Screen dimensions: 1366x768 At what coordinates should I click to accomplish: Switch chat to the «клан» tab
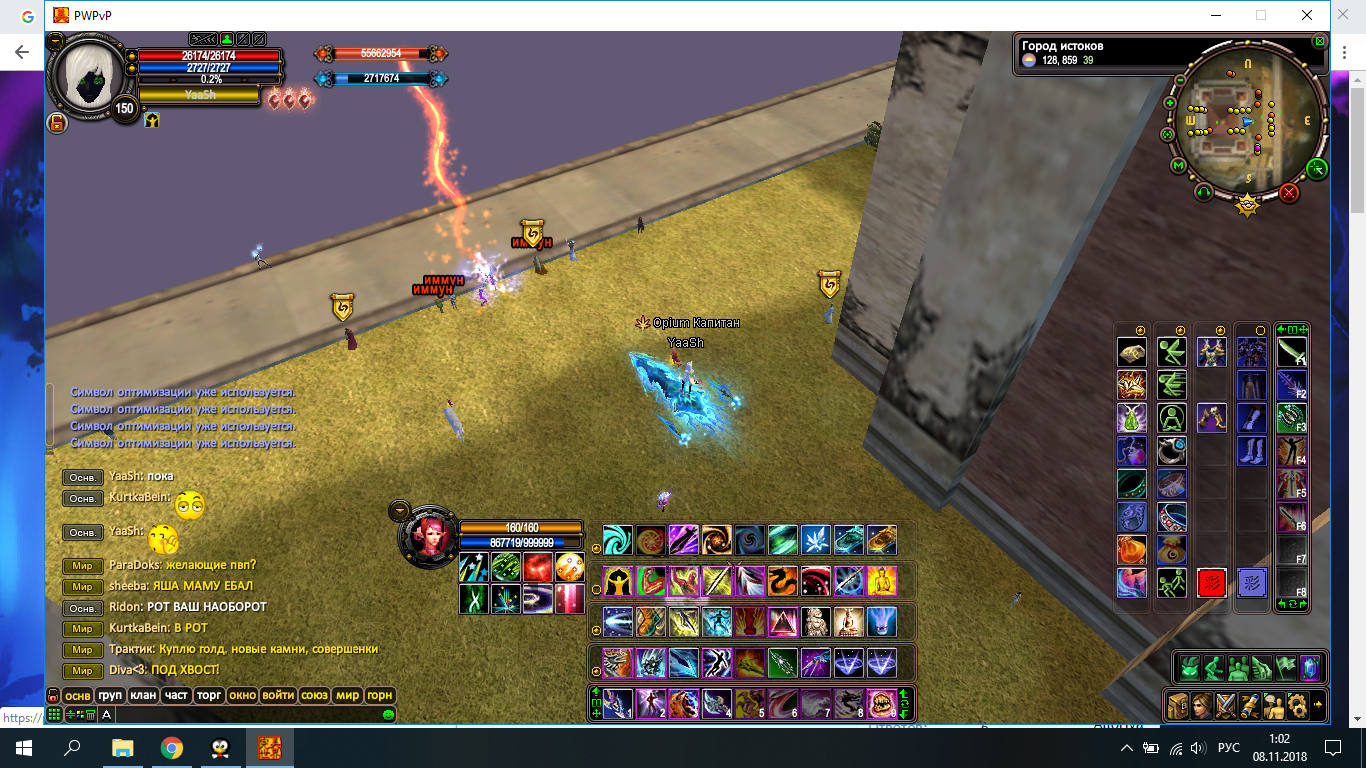pyautogui.click(x=143, y=695)
